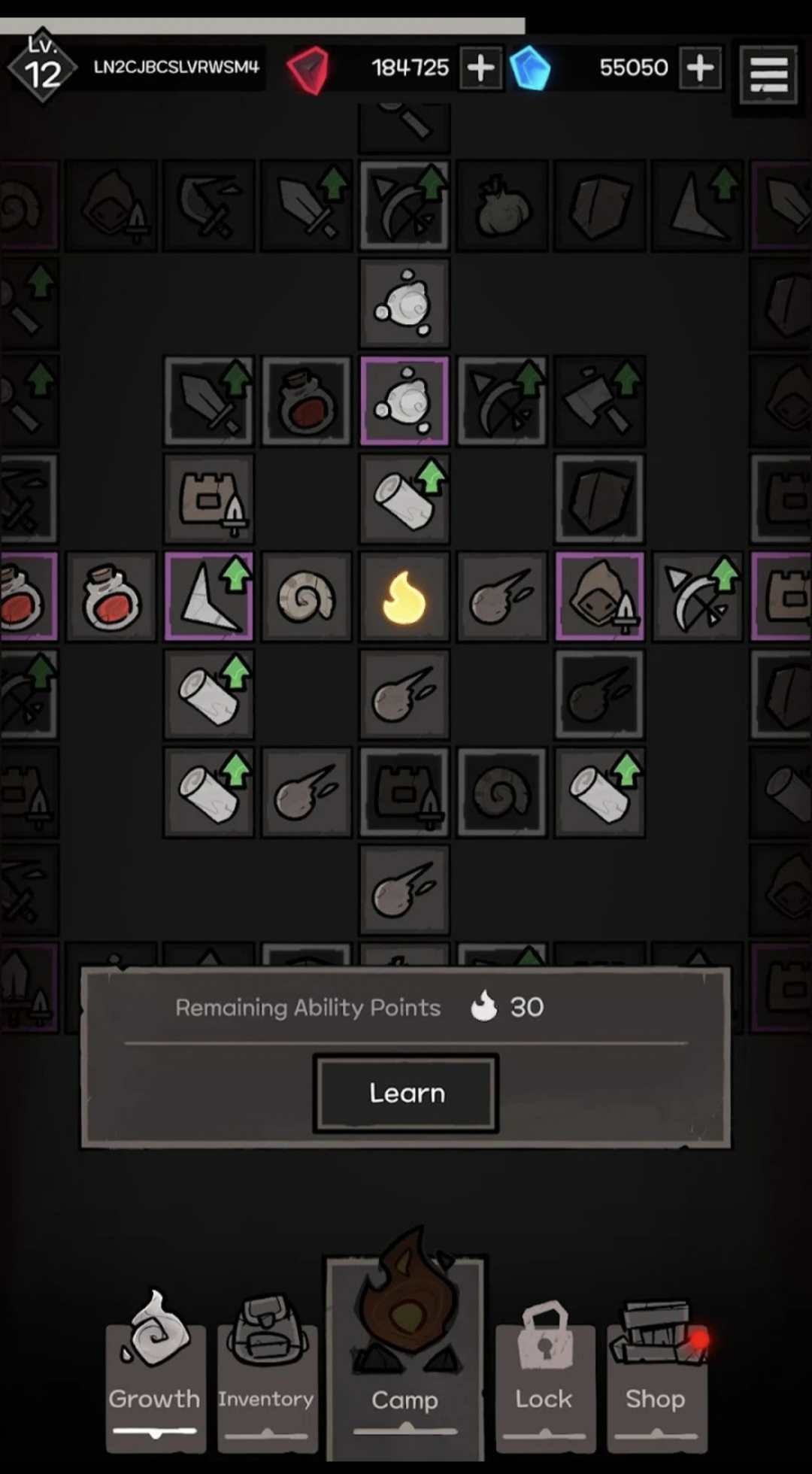Click the Learn button
Viewport: 812px width, 1474px height.
click(x=406, y=1093)
